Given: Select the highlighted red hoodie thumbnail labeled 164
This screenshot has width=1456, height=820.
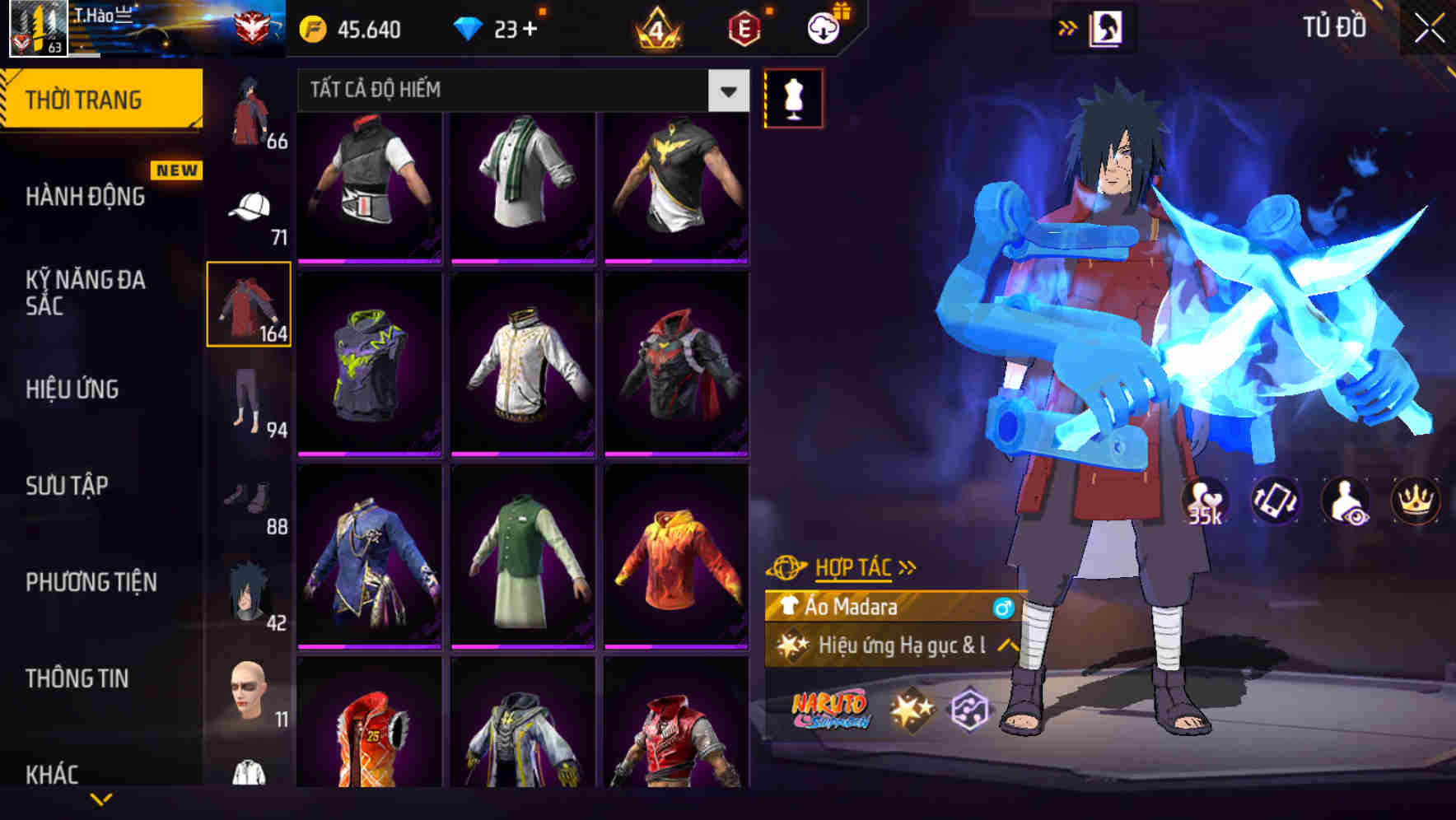Looking at the screenshot, I should tap(250, 303).
